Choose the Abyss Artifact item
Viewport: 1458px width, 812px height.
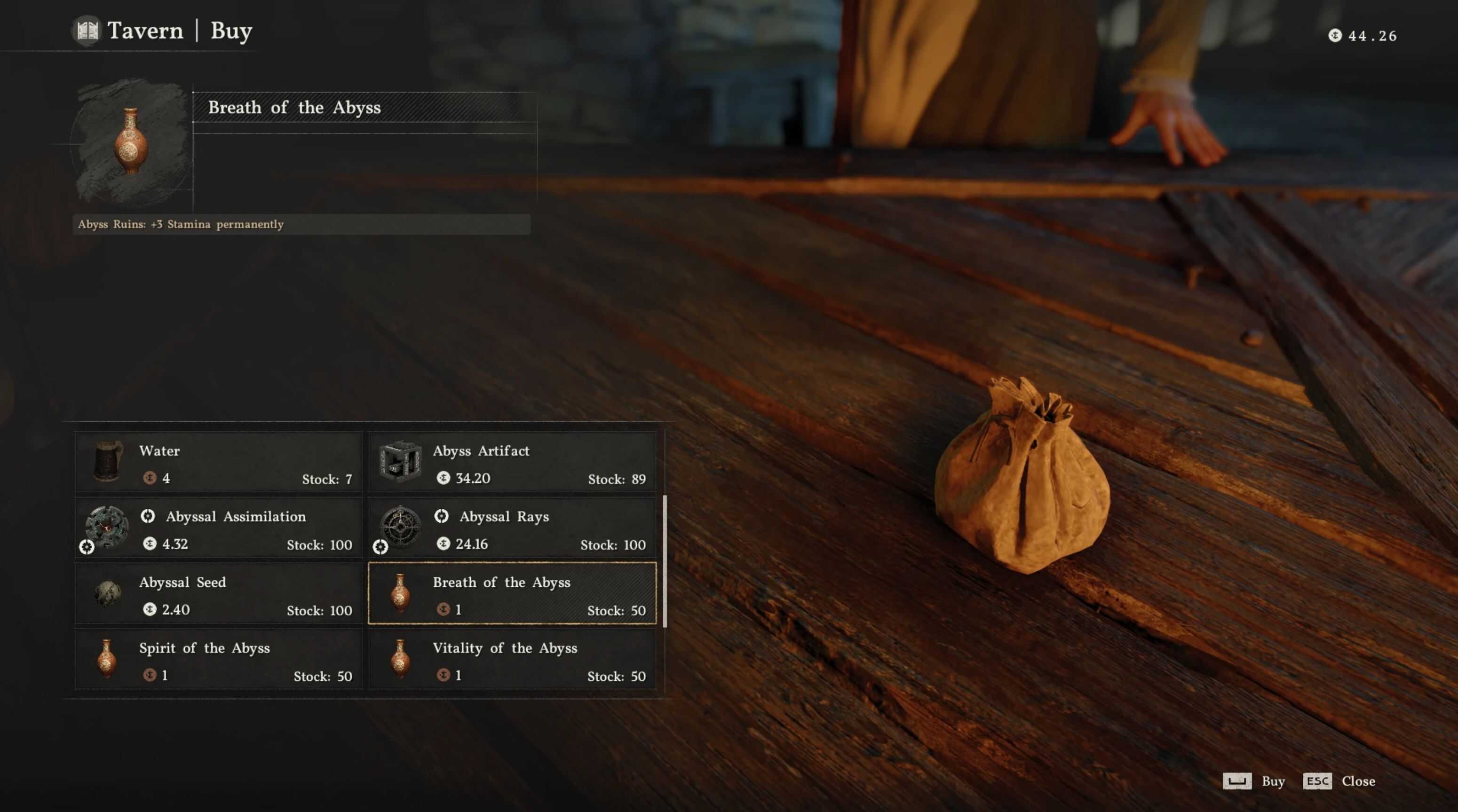[x=512, y=462]
